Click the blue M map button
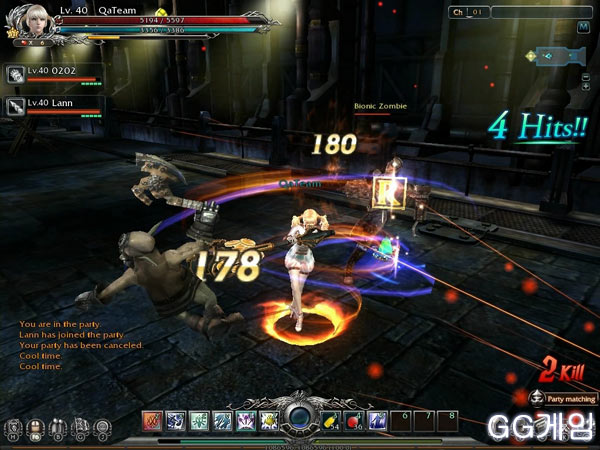The width and height of the screenshot is (600, 450). tap(581, 26)
